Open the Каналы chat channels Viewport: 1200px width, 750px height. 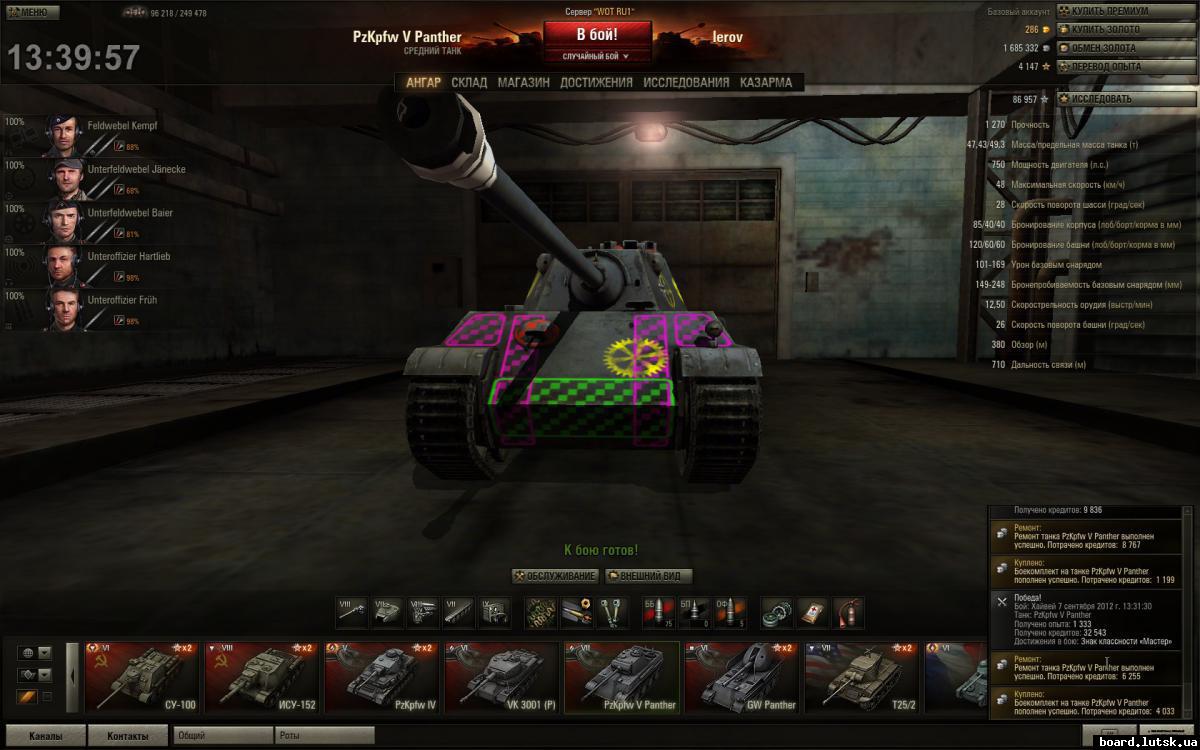[44, 736]
